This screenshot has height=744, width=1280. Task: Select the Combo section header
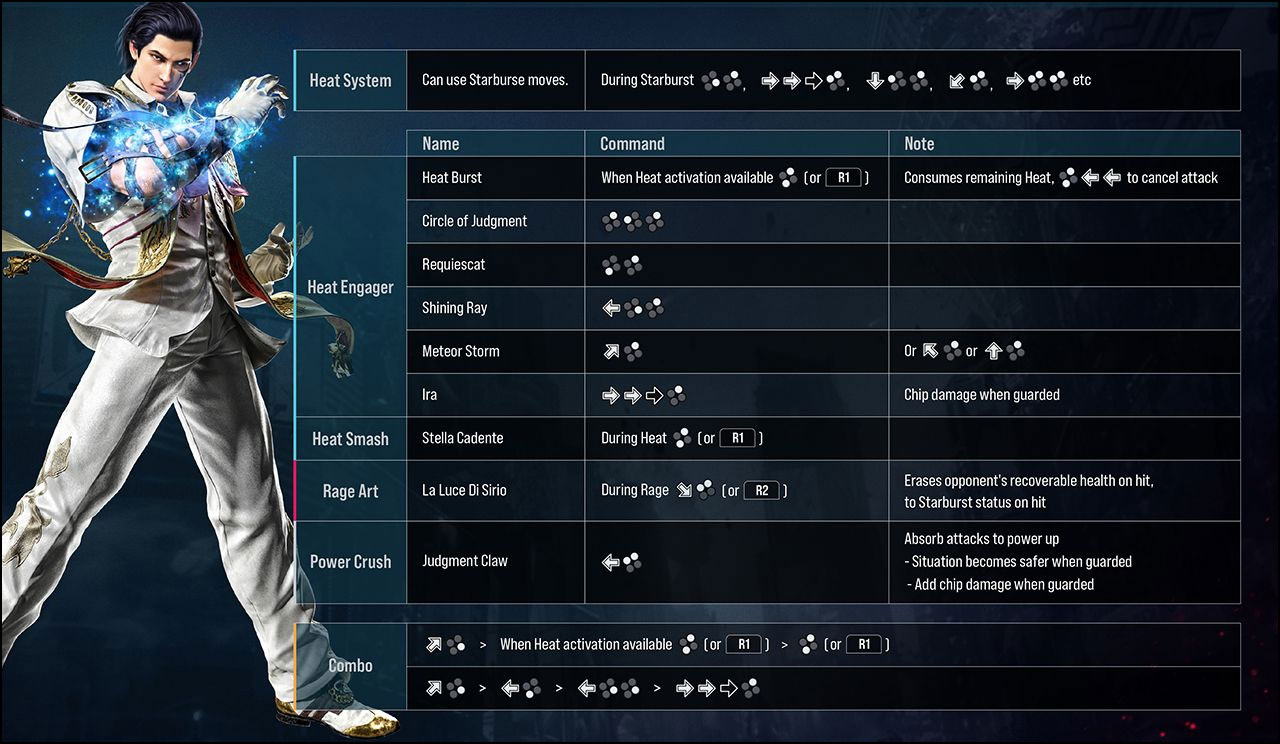click(350, 665)
